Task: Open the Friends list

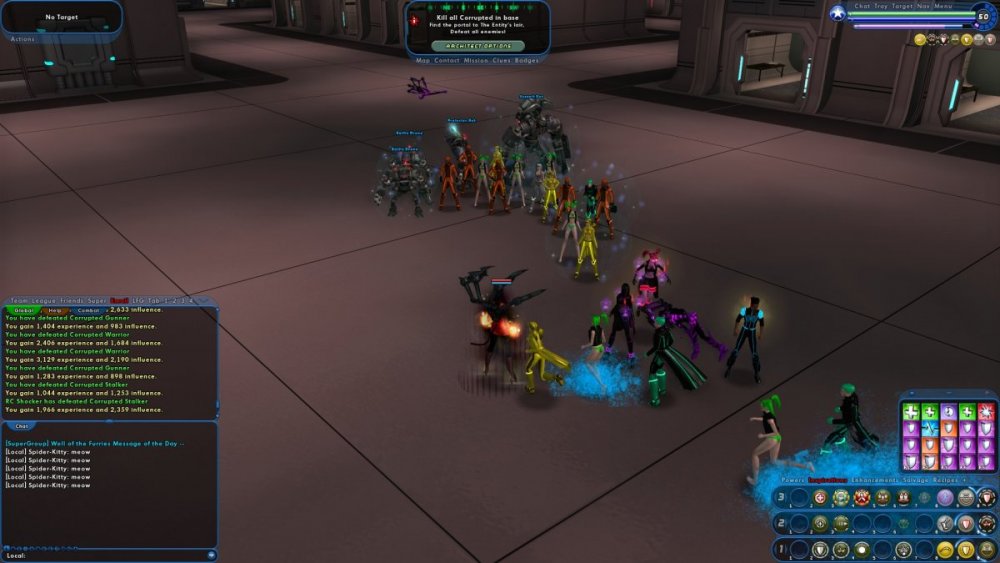Action: (71, 300)
